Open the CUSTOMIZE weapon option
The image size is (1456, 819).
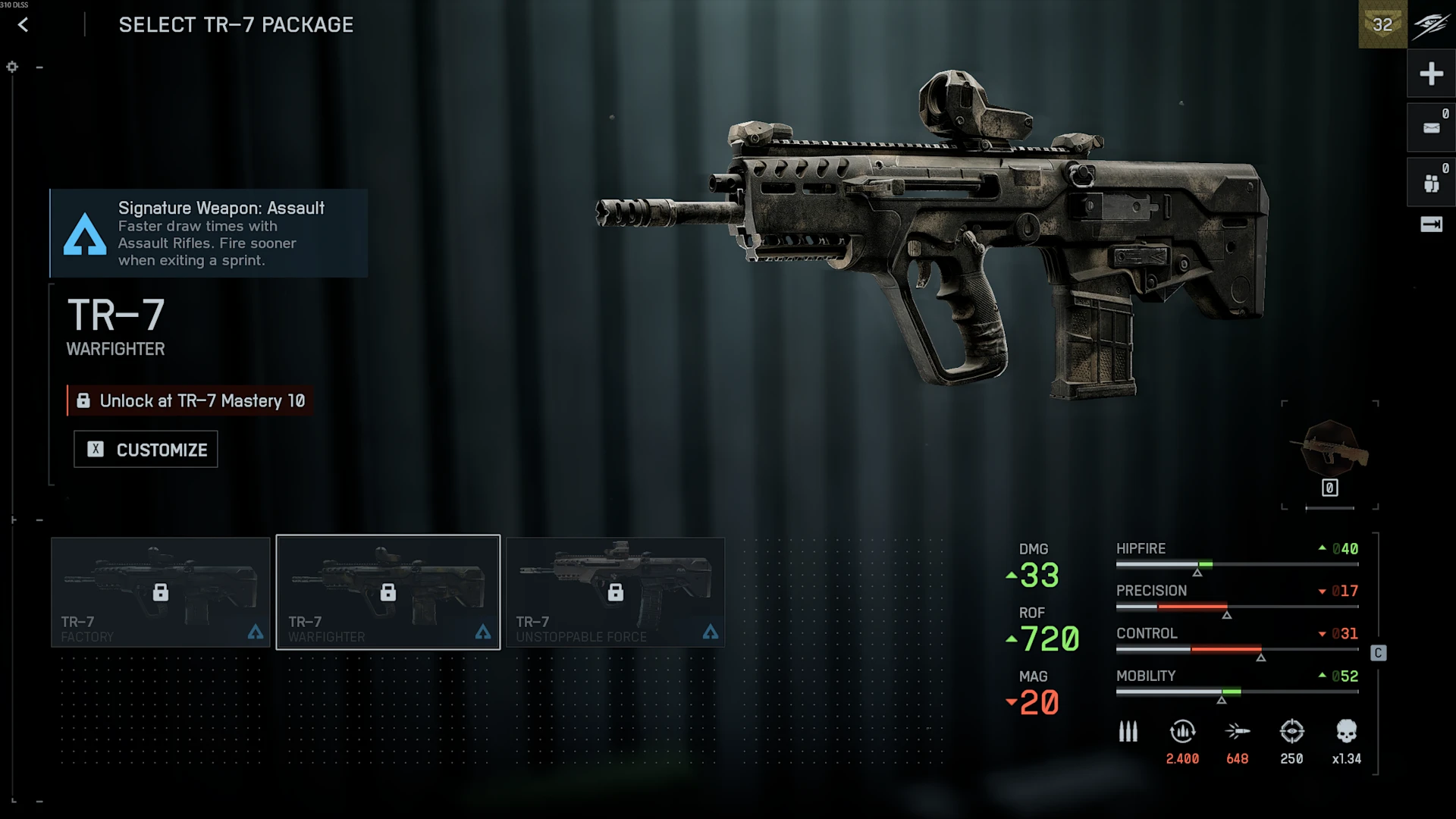tap(146, 450)
